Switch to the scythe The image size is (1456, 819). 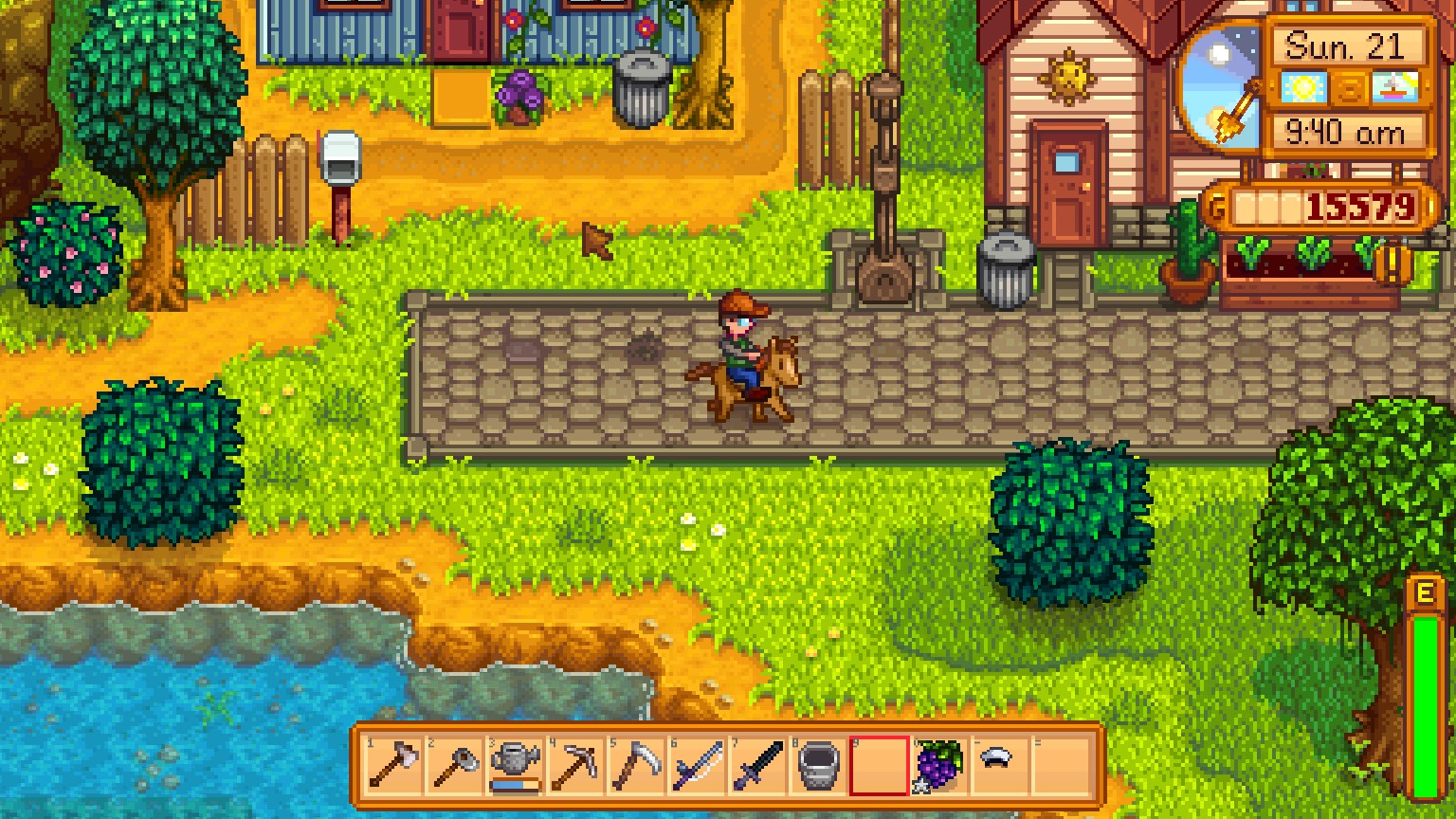[x=637, y=766]
